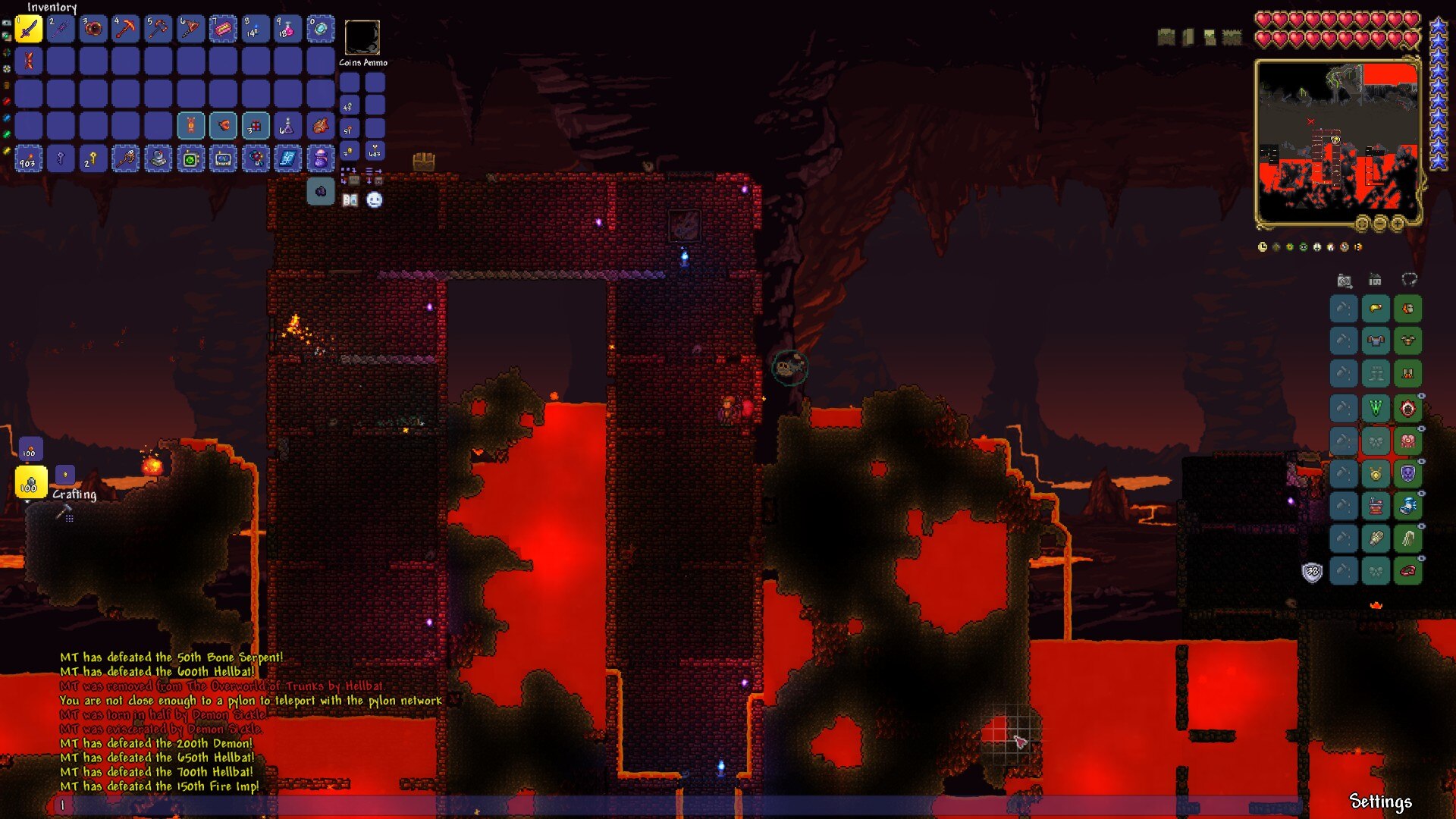Zoom in on the minimap with the plus button
The width and height of the screenshot is (1456, 819).
tap(1398, 224)
